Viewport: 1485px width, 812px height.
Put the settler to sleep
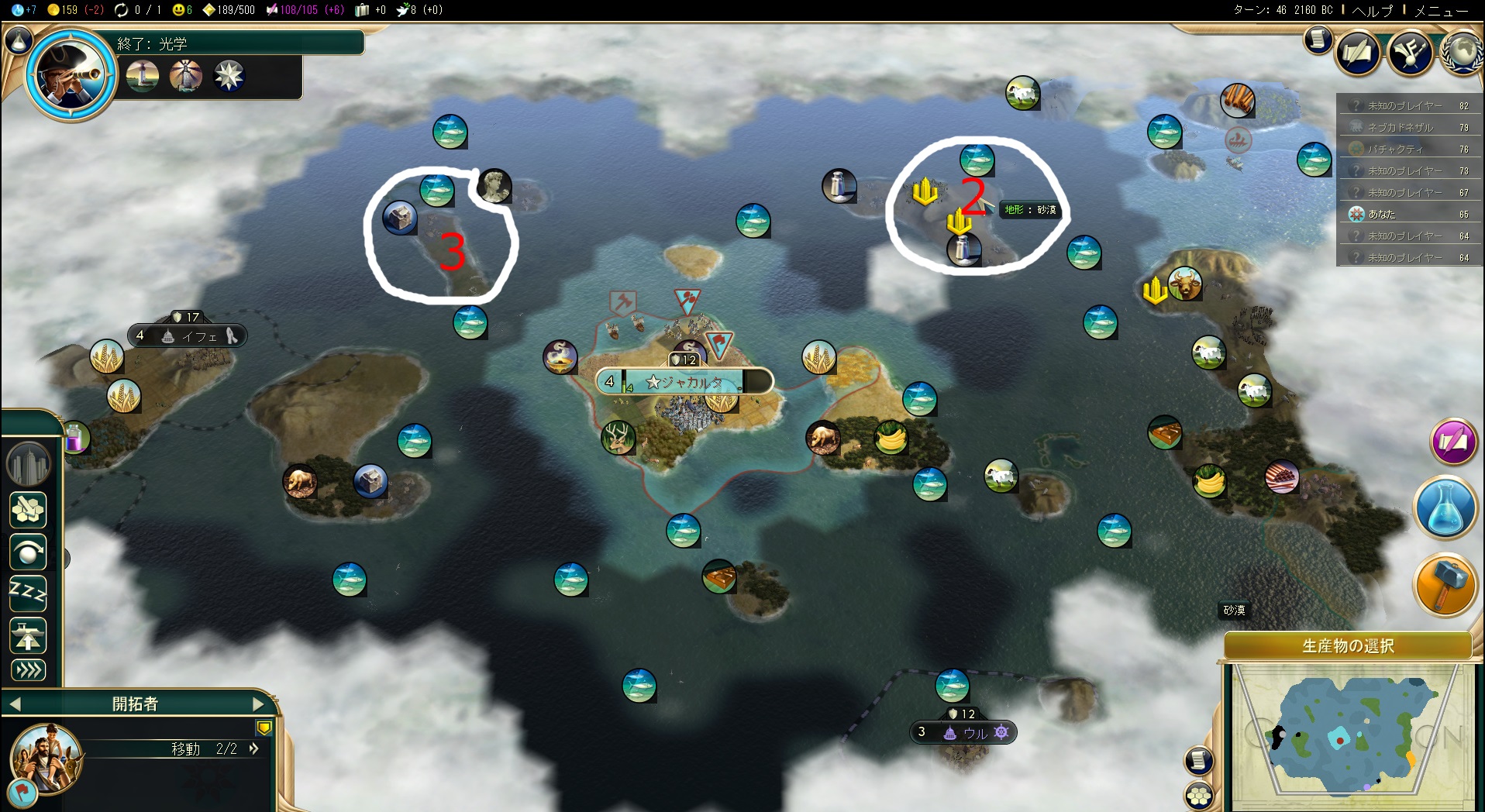click(x=28, y=594)
